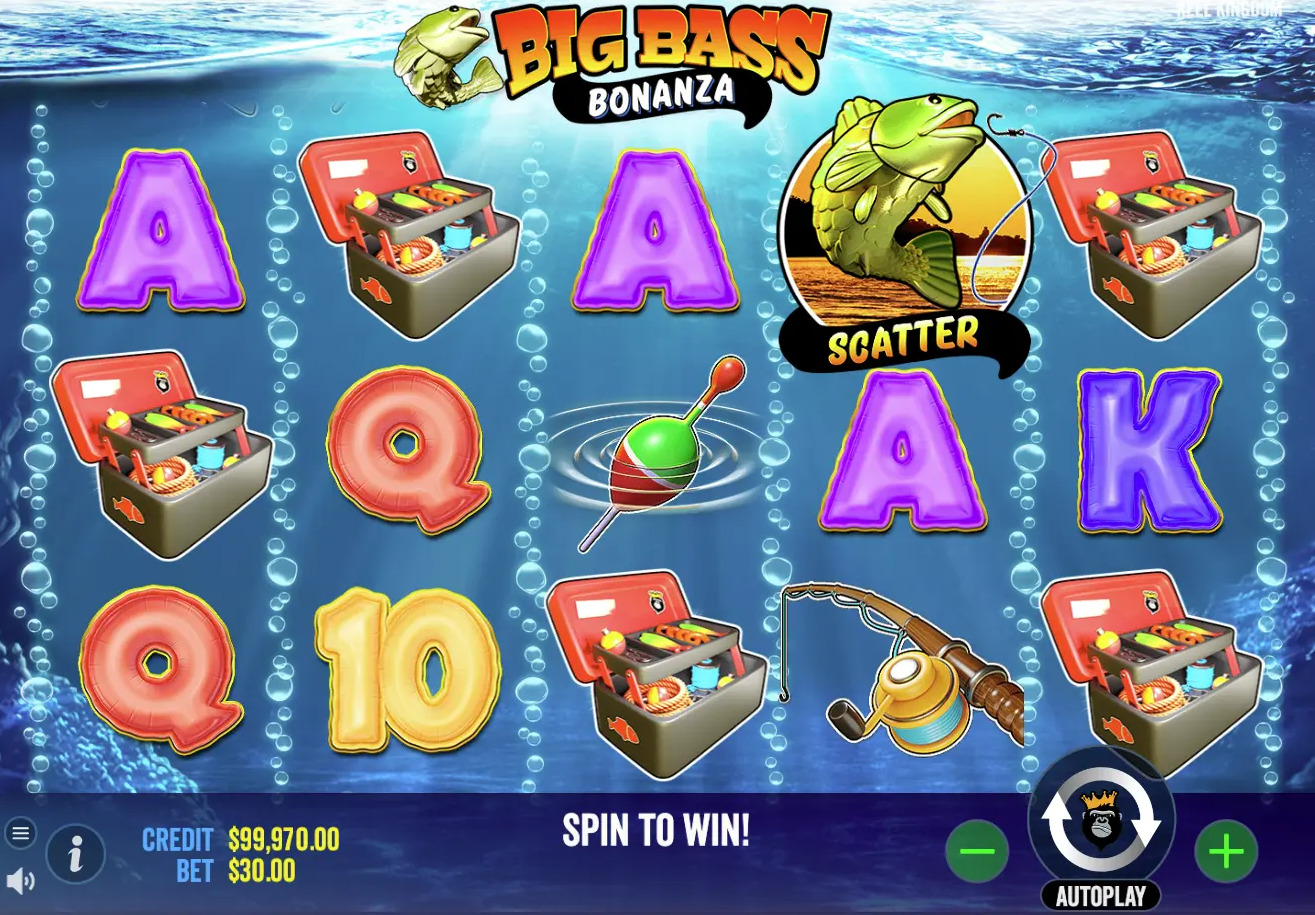Increase the bet with the plus button
Viewport: 1315px width, 915px height.
coord(1226,851)
